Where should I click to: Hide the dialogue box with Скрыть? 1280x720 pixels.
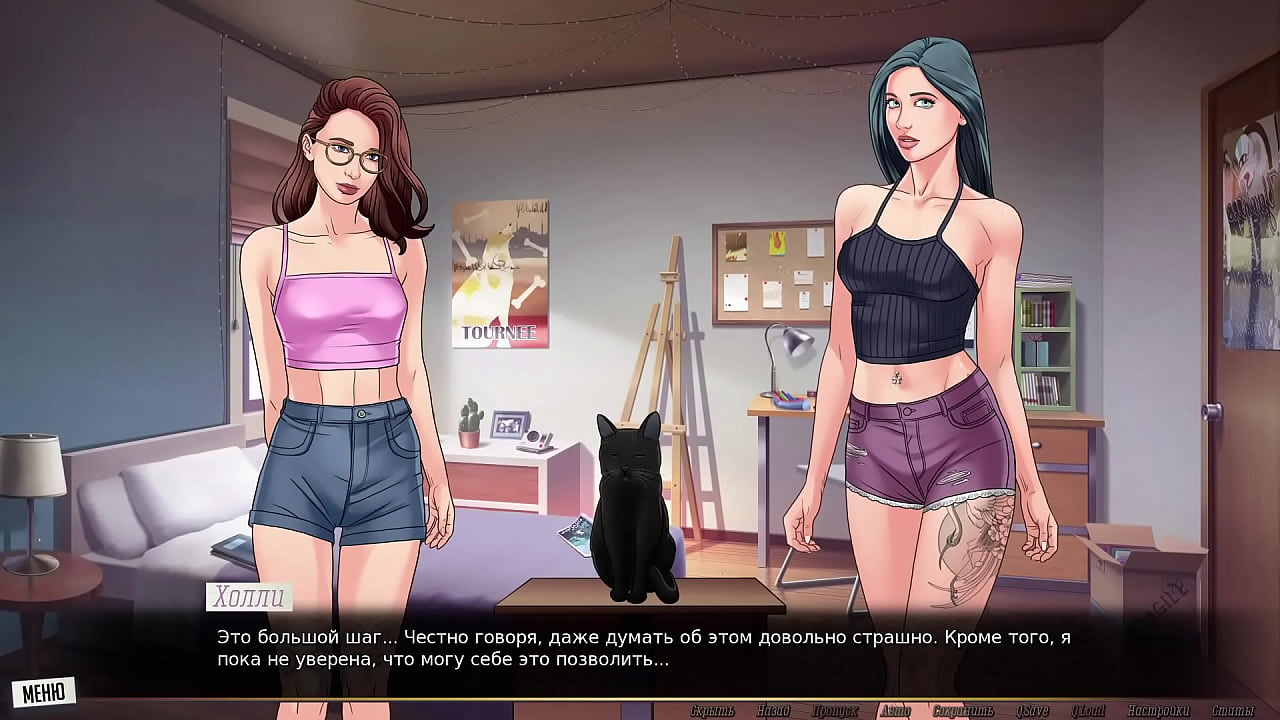point(712,711)
